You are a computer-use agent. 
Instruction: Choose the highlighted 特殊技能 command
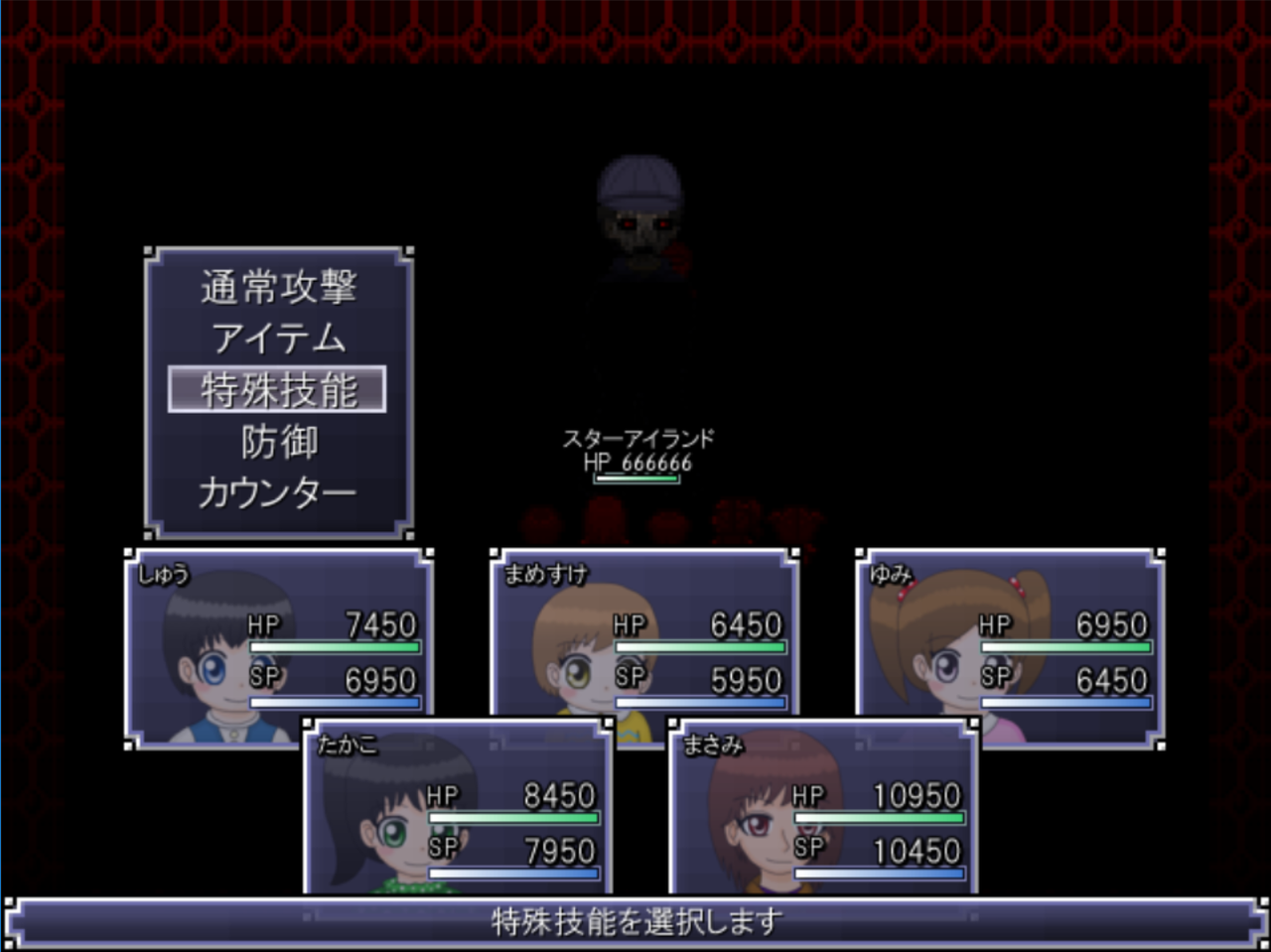pyautogui.click(x=278, y=390)
